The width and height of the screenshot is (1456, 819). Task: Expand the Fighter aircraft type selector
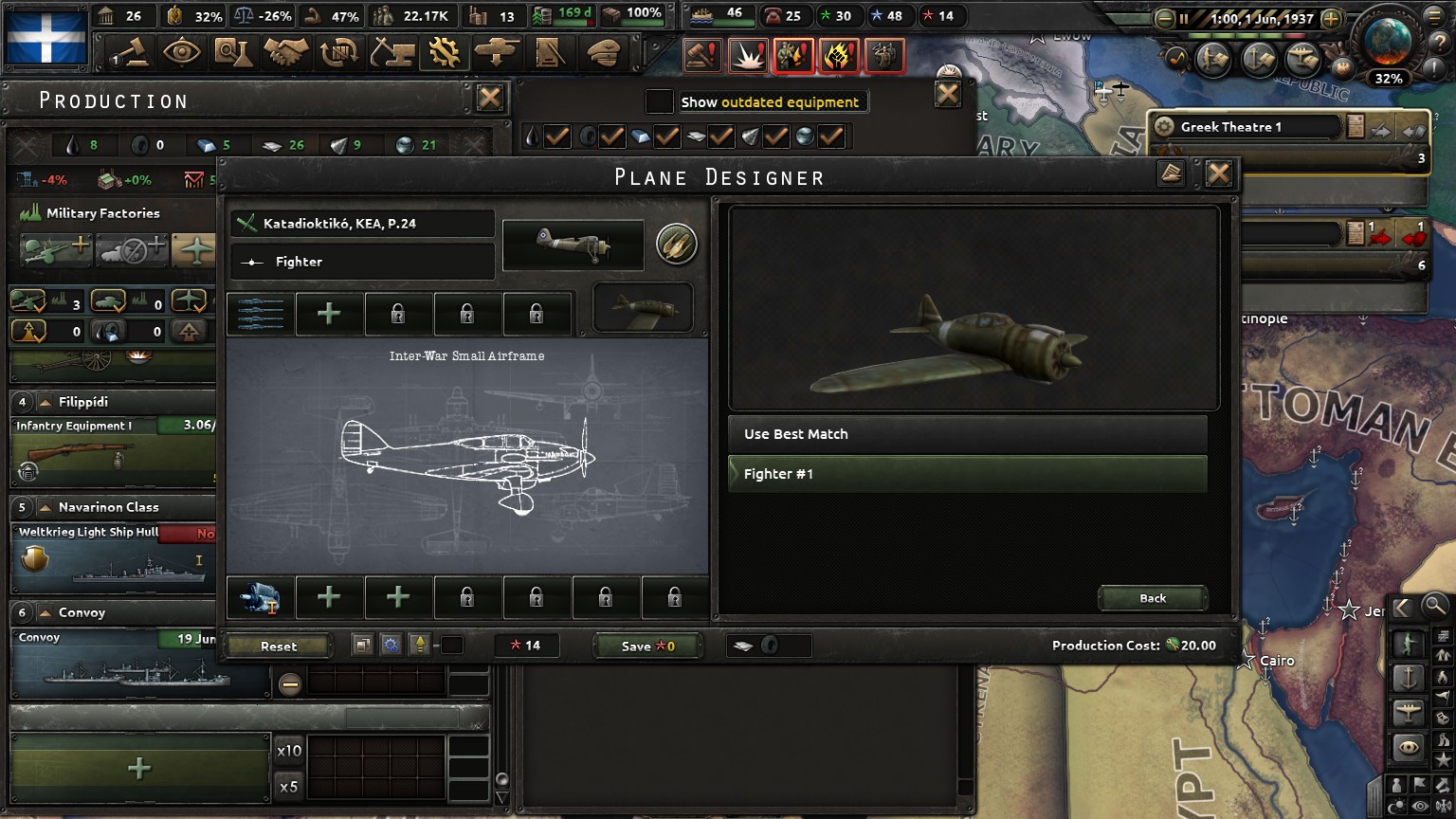click(x=360, y=262)
